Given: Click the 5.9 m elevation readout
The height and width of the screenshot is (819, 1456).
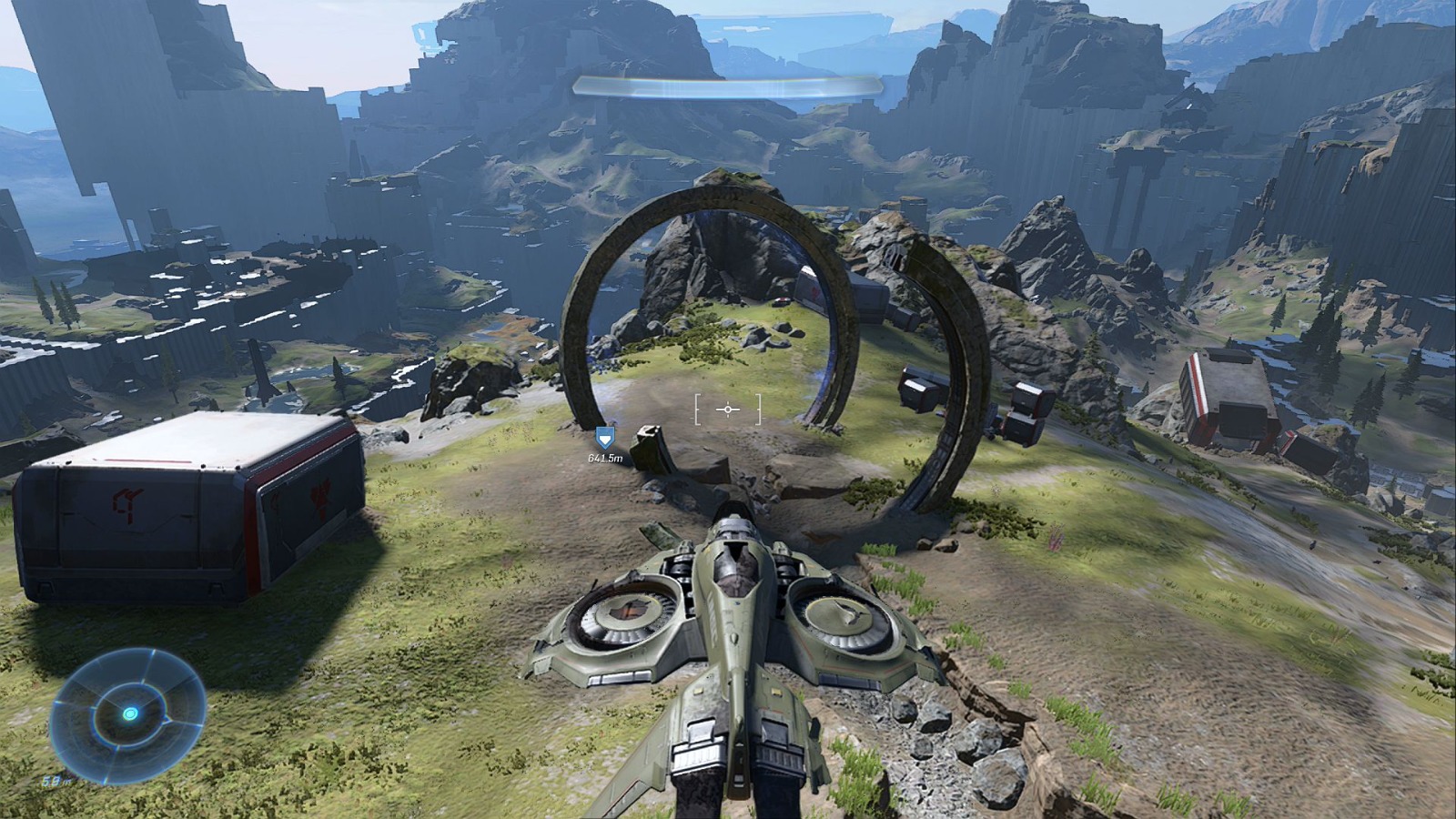Looking at the screenshot, I should pos(56,780).
